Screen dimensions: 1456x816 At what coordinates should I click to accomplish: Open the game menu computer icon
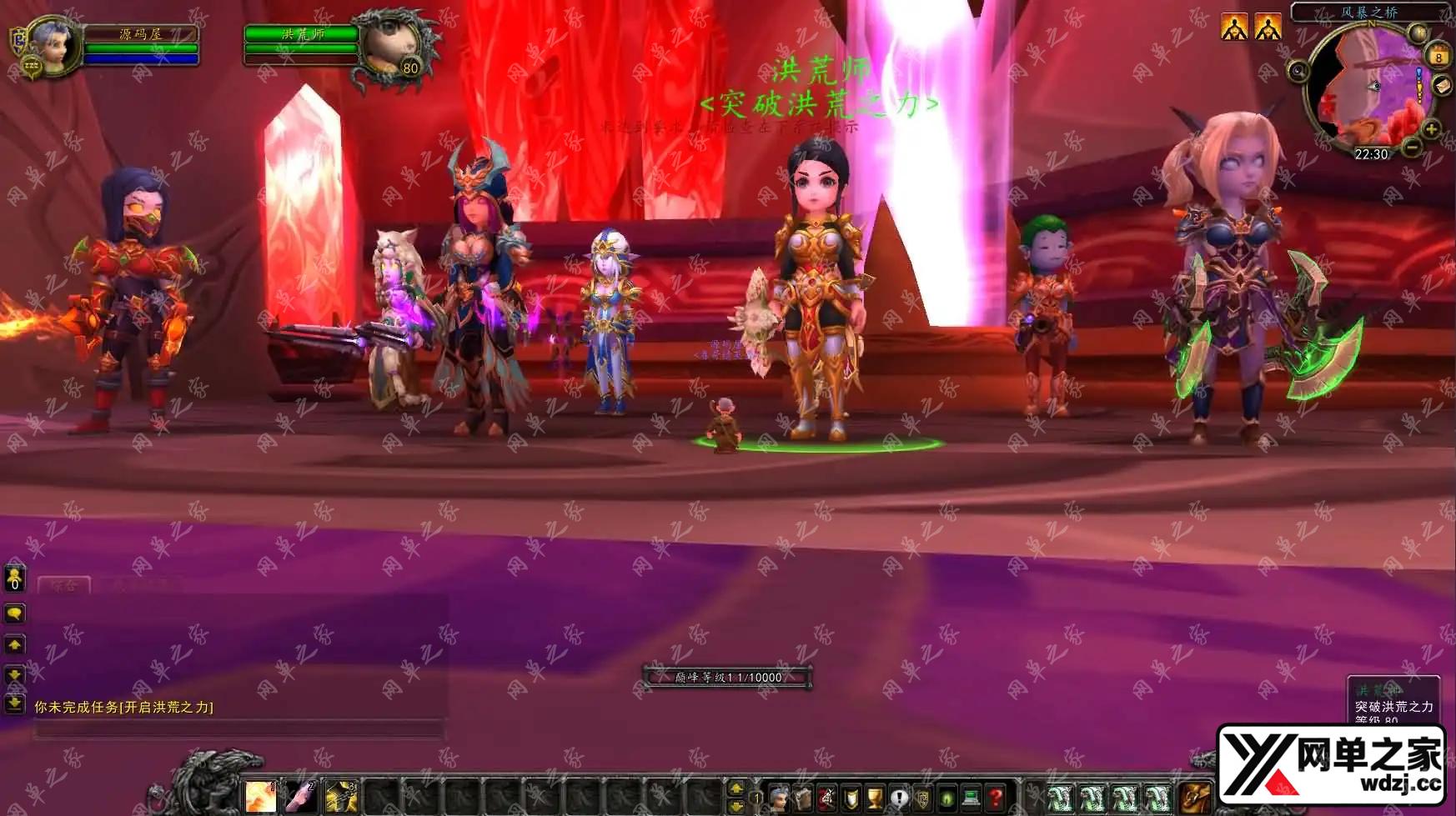[971, 797]
